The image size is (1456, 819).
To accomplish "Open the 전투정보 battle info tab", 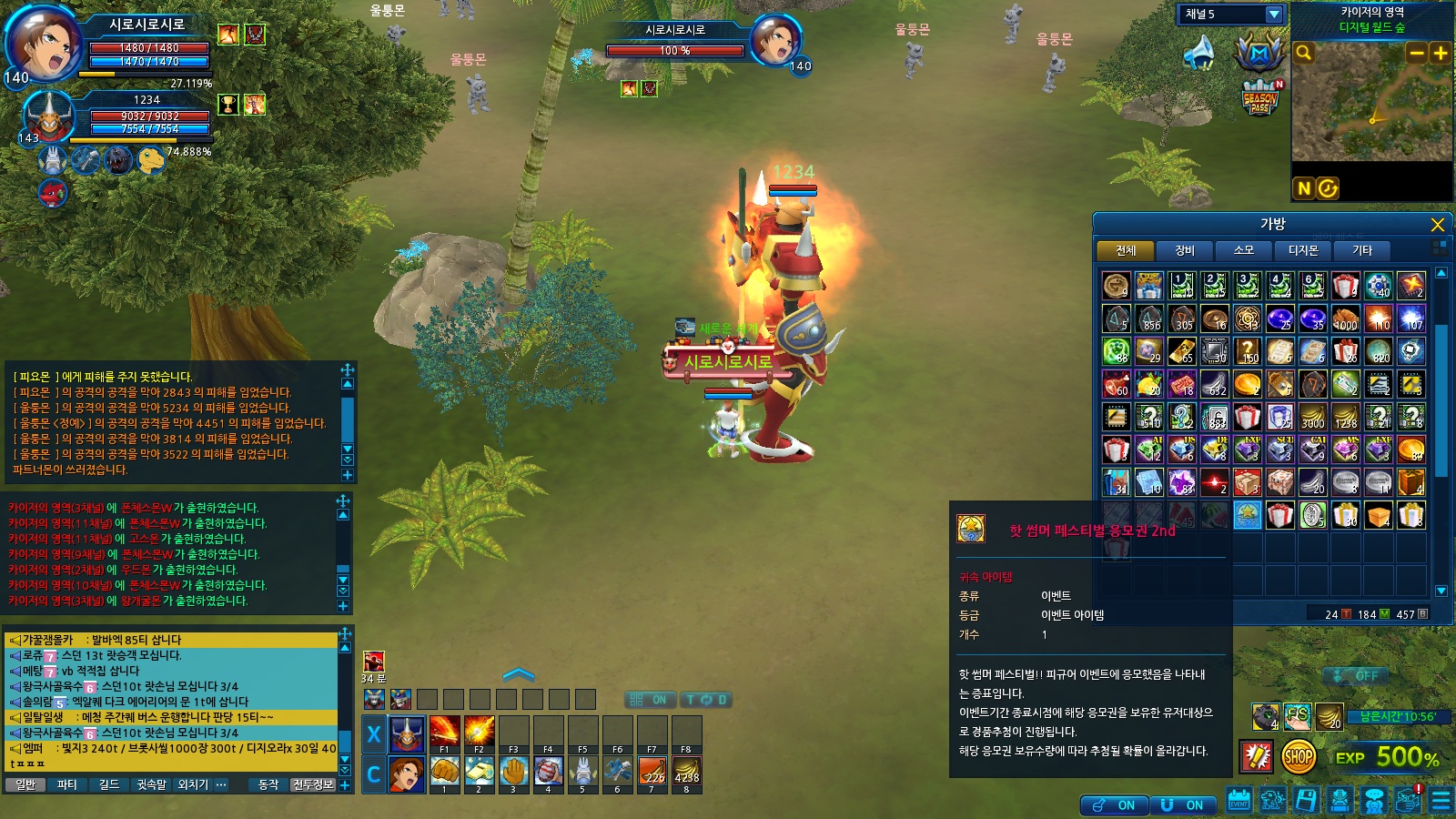I will (313, 784).
